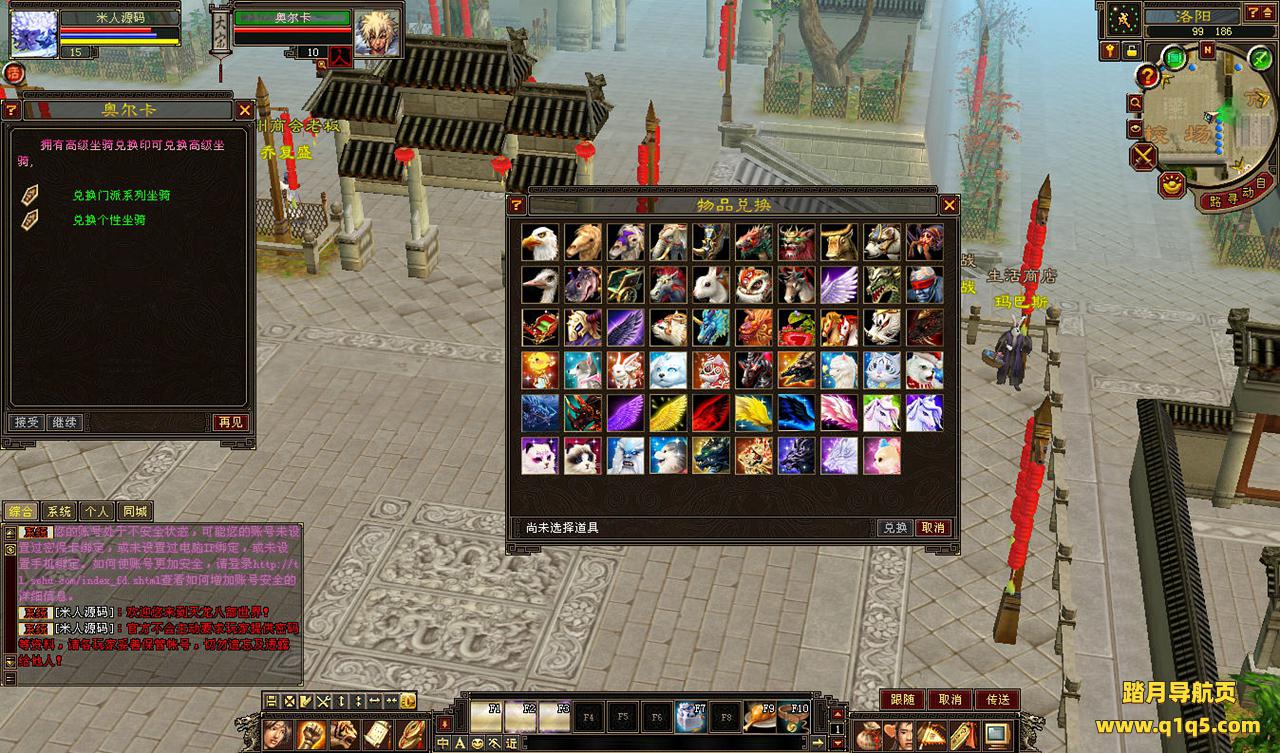The width and height of the screenshot is (1280, 753).
Task: Click the crossed swords minimap button
Action: [x=1143, y=156]
